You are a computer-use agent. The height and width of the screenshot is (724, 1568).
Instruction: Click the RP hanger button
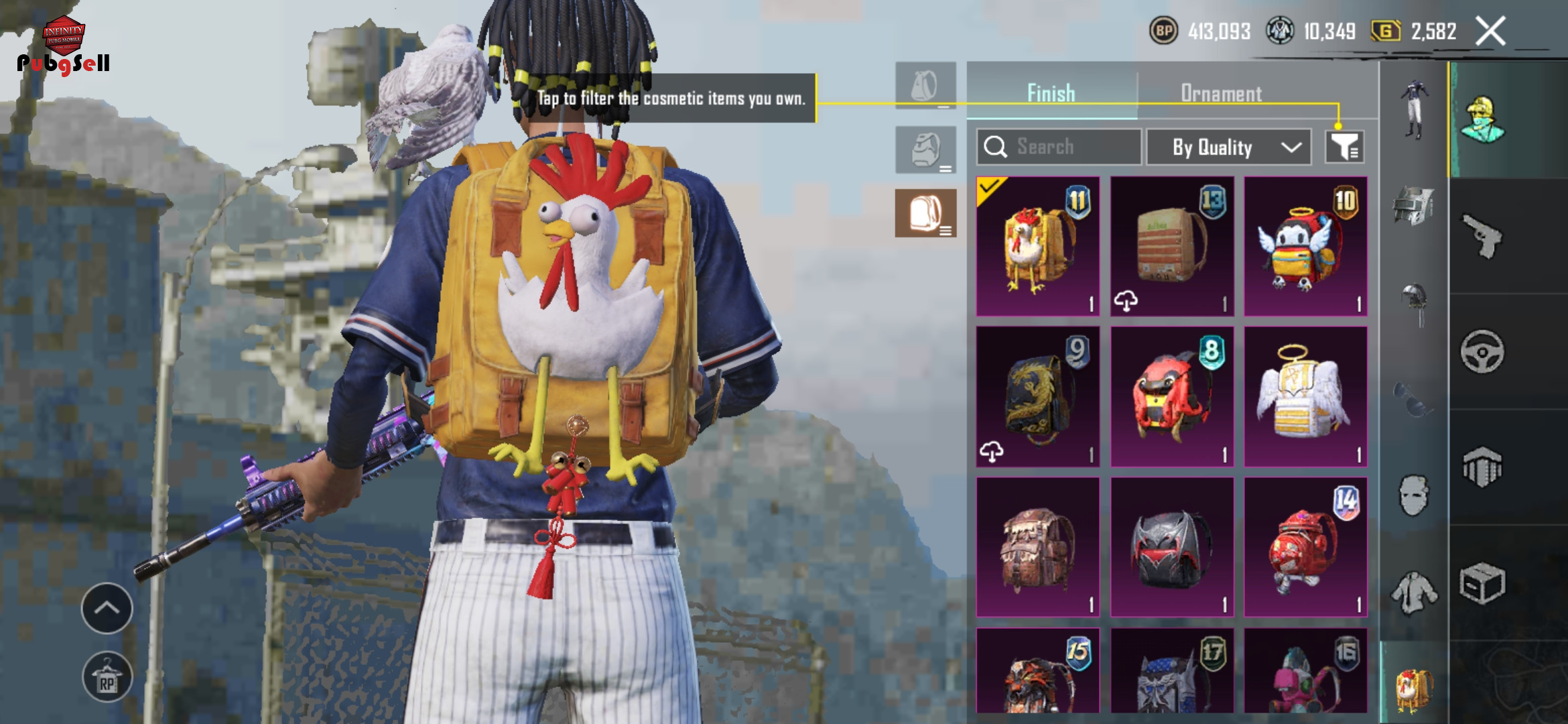107,677
